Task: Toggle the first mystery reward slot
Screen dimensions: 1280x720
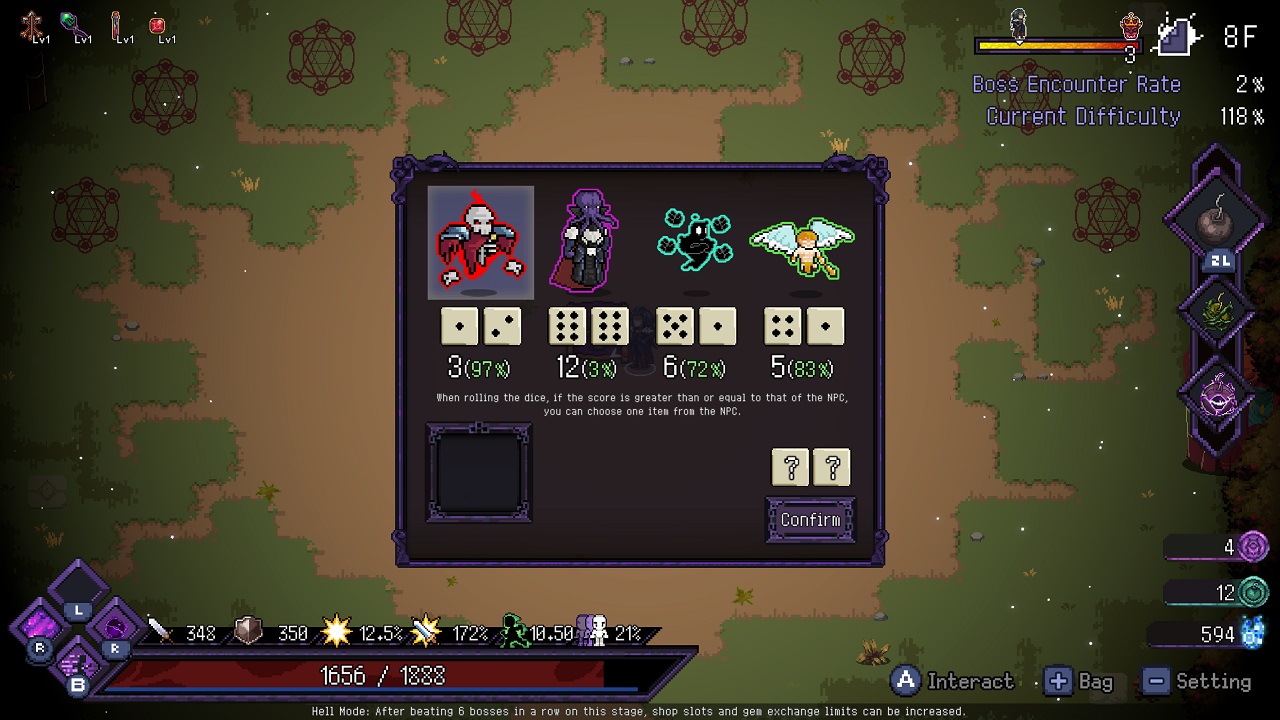Action: 790,467
